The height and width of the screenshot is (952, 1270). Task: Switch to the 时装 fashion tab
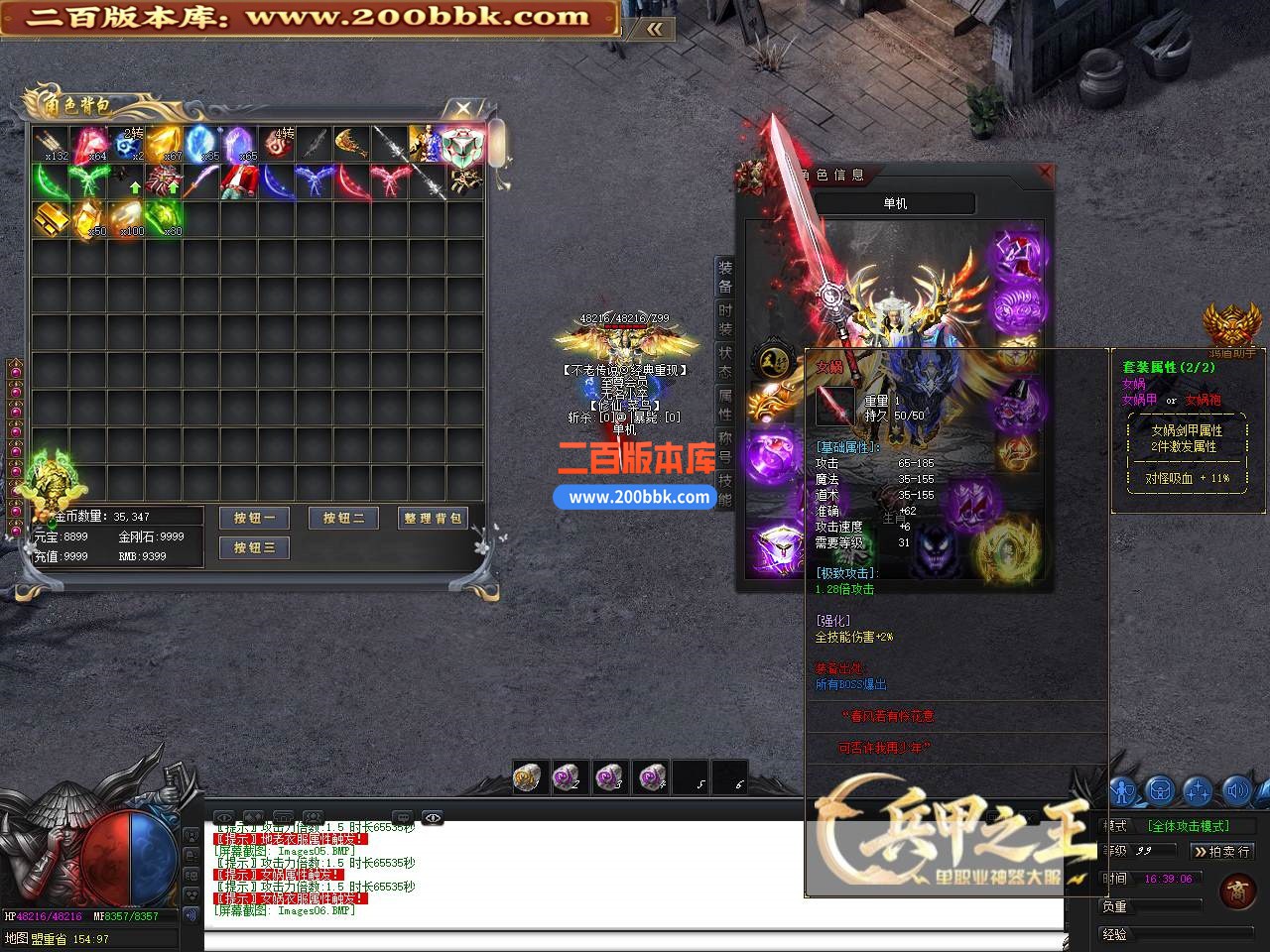(725, 319)
